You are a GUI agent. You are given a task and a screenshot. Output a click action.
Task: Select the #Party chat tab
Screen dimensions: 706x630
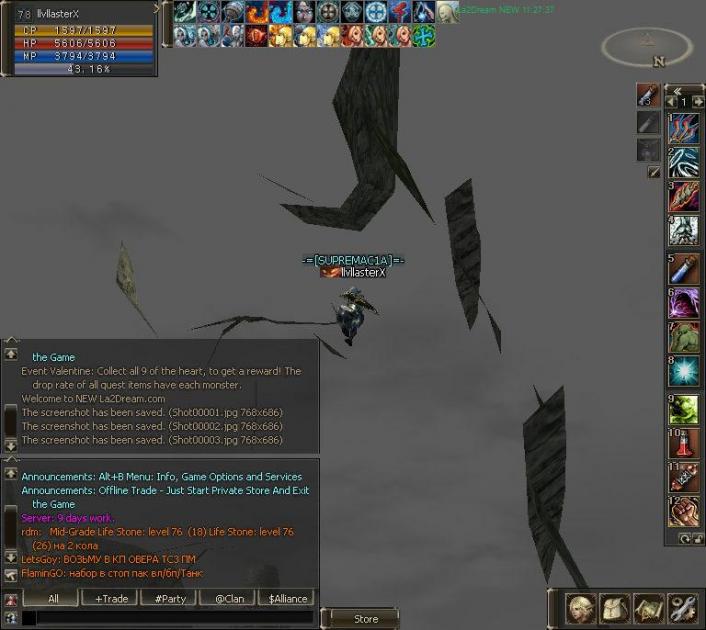[x=168, y=598]
